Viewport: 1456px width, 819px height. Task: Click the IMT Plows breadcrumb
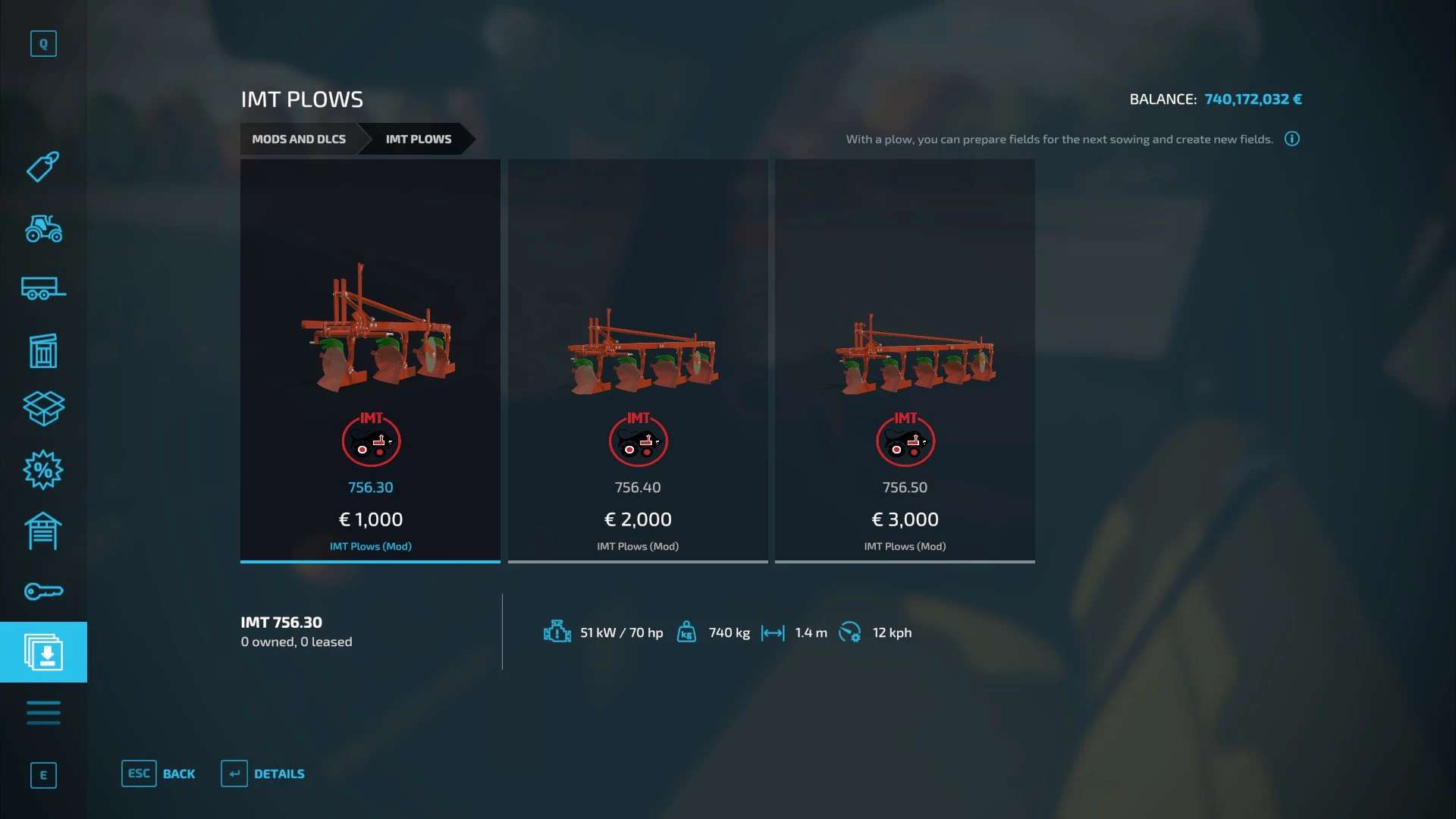[418, 139]
